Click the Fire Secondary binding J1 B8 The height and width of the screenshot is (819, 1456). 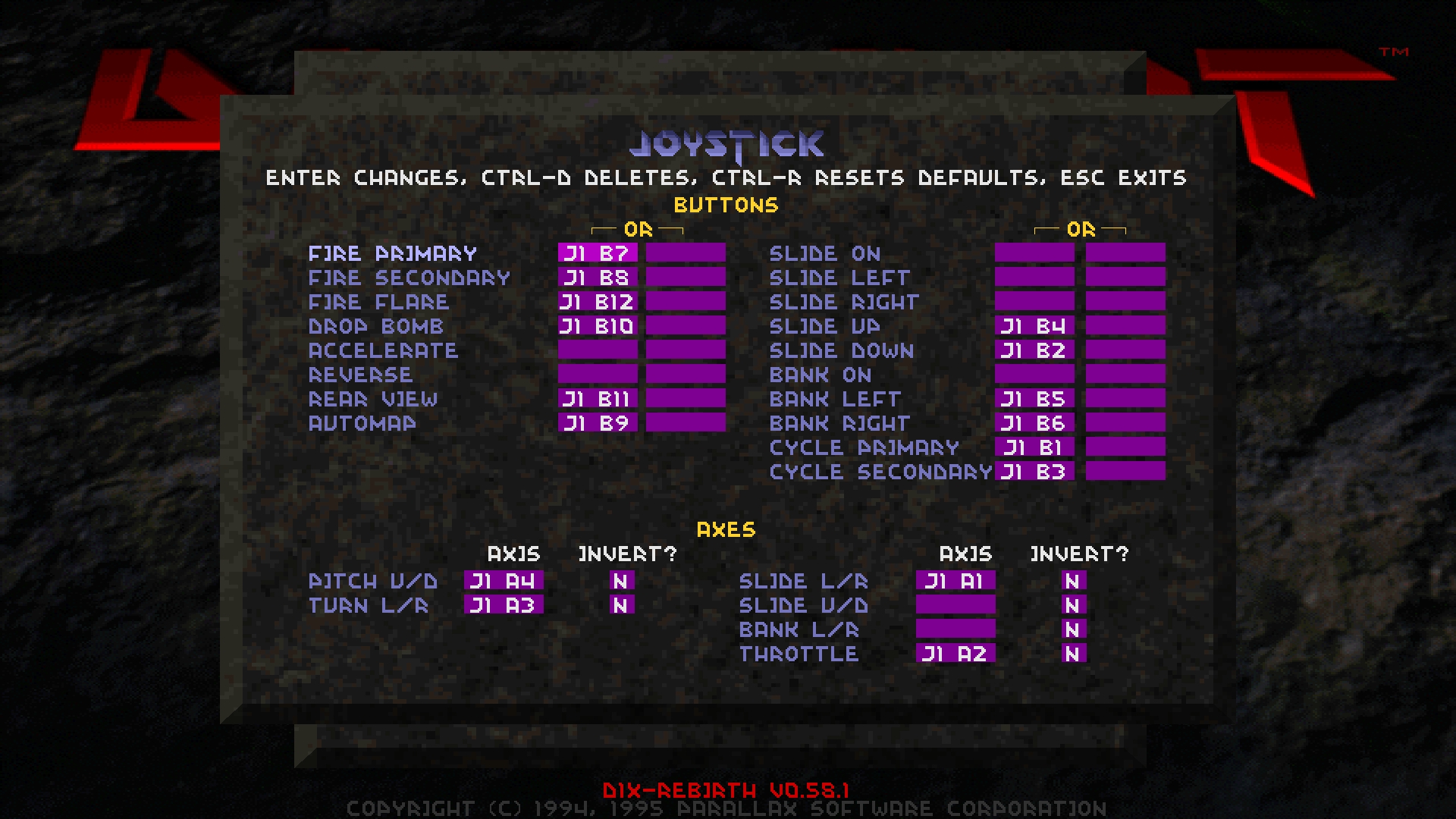599,278
